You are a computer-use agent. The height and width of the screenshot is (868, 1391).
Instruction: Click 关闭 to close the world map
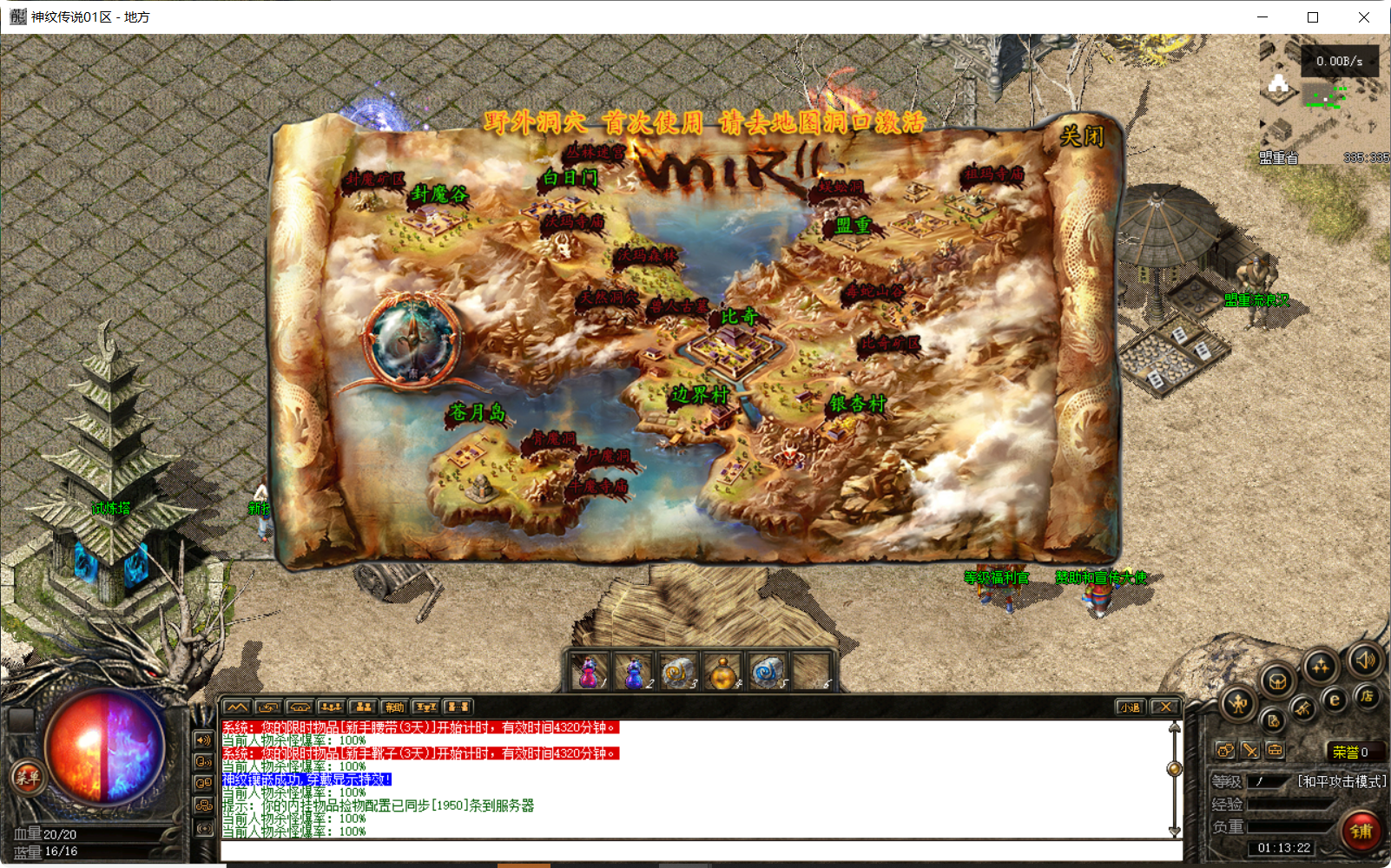(x=1079, y=138)
